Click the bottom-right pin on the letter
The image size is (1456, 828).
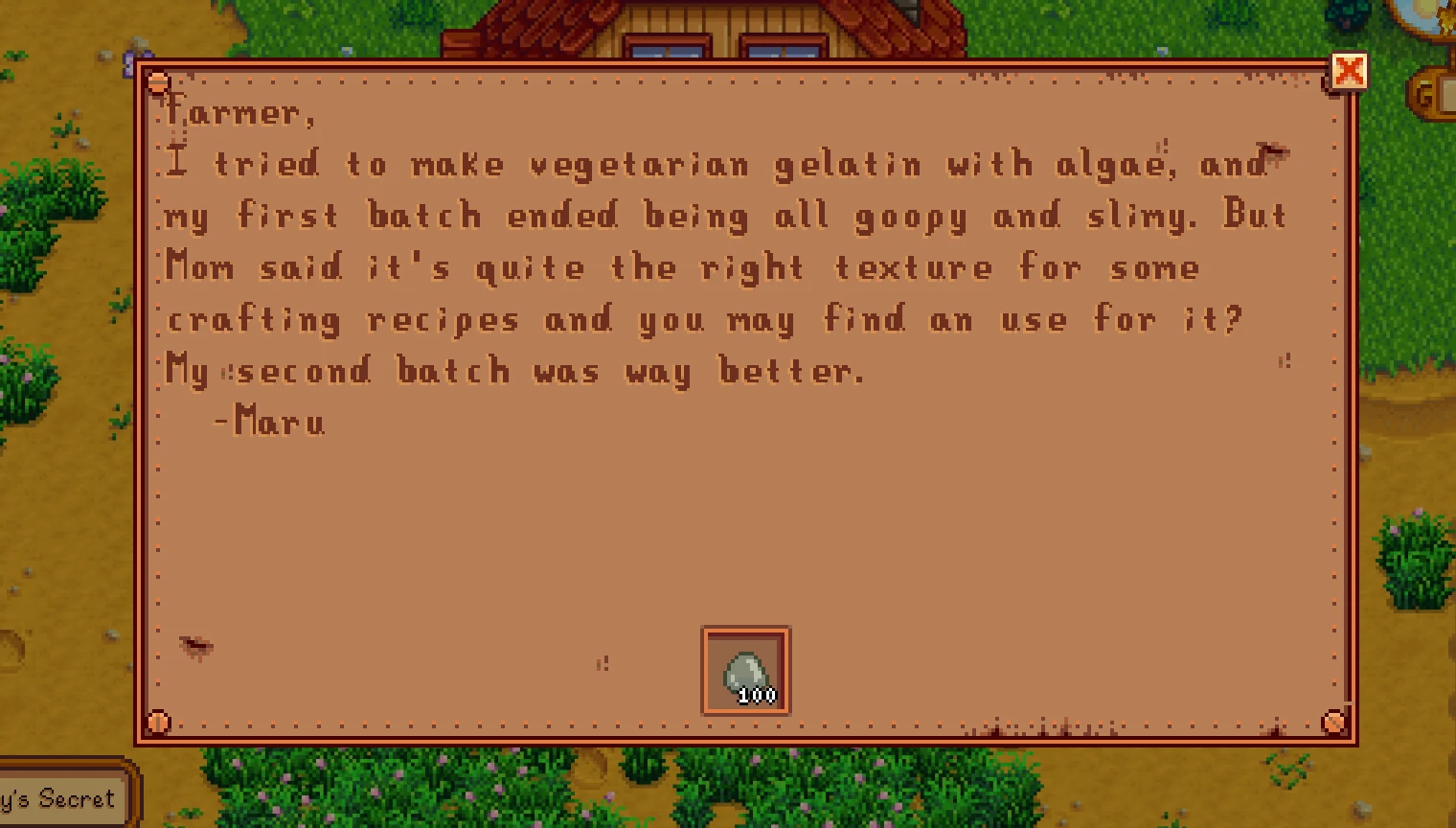coord(1335,722)
